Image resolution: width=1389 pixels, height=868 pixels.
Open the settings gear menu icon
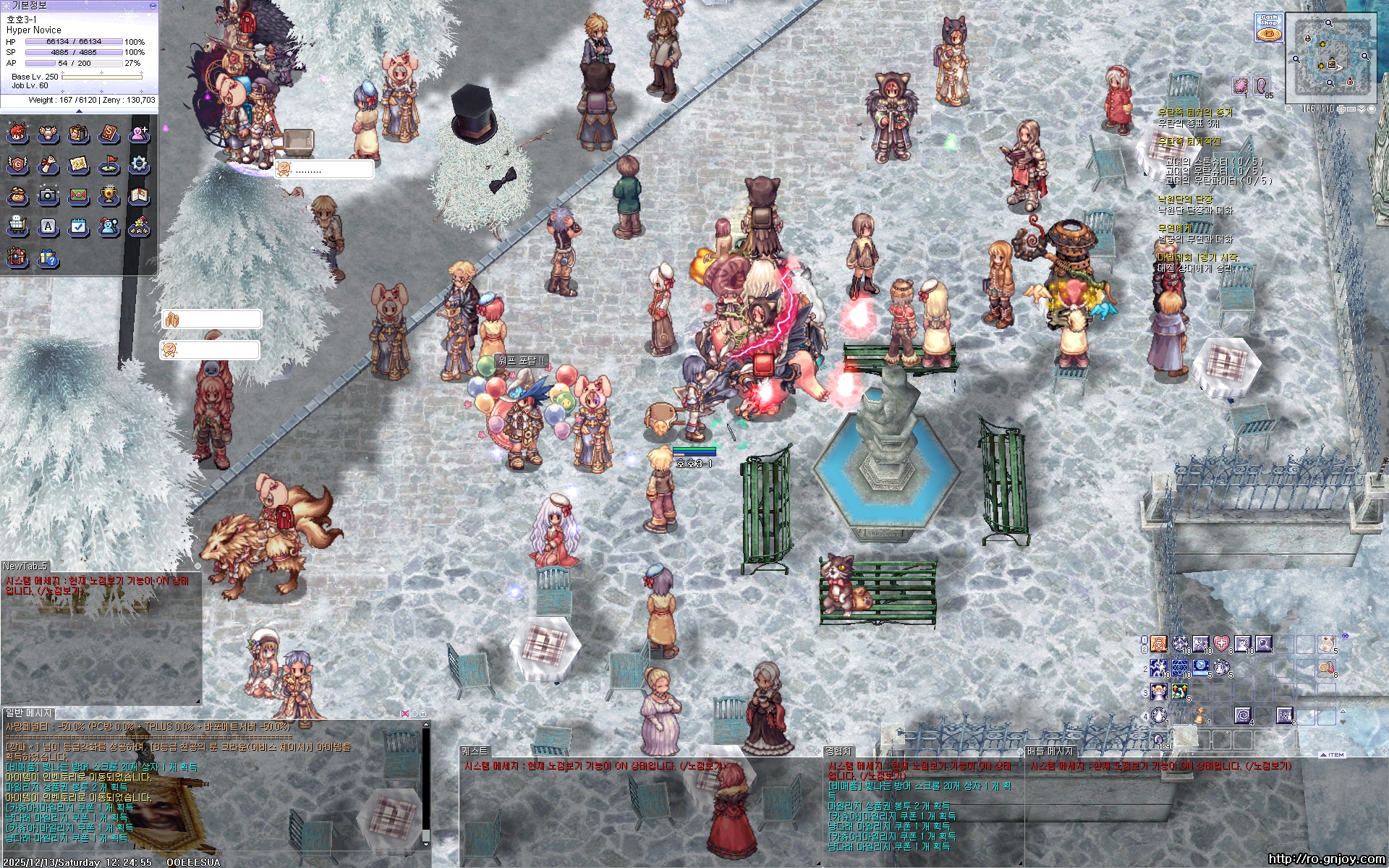pyautogui.click(x=139, y=164)
